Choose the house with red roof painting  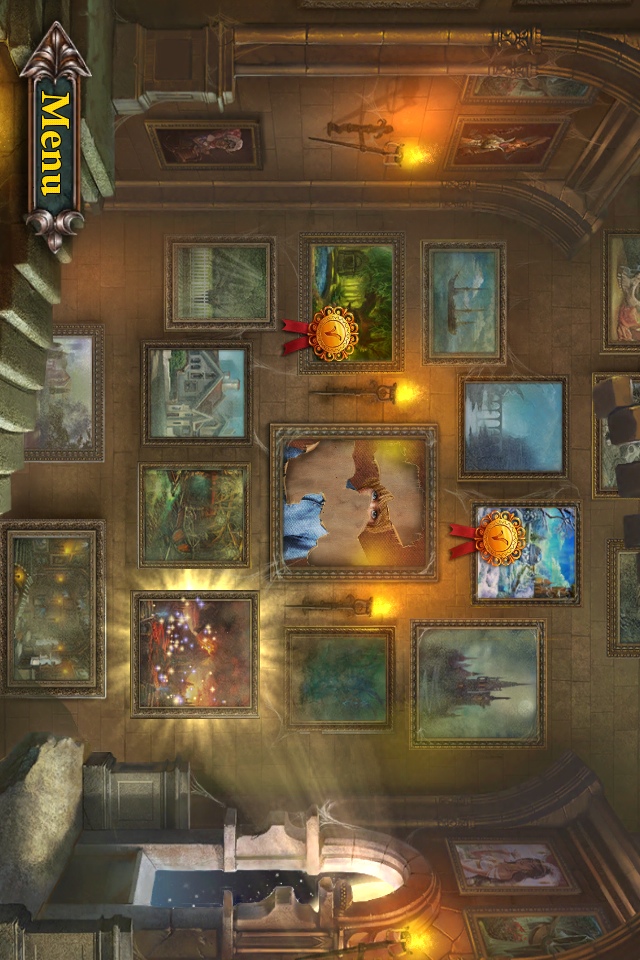pyautogui.click(x=196, y=393)
